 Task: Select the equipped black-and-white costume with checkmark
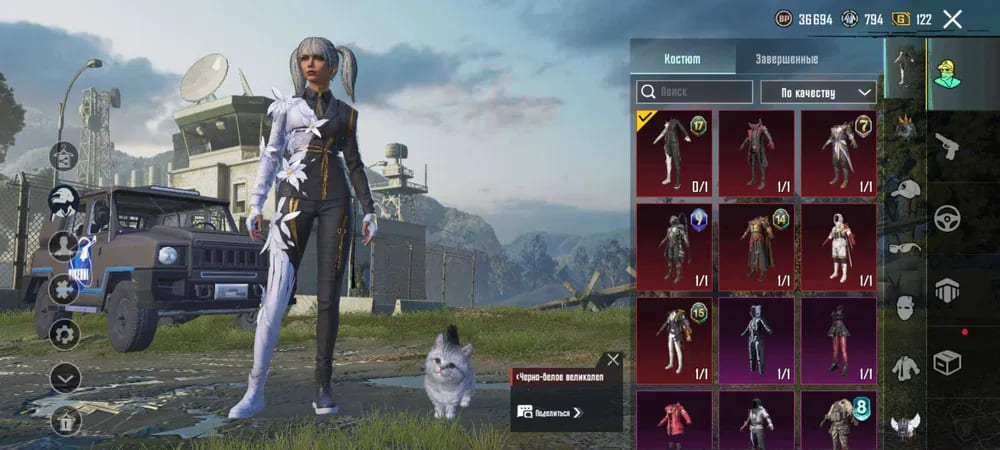[674, 152]
